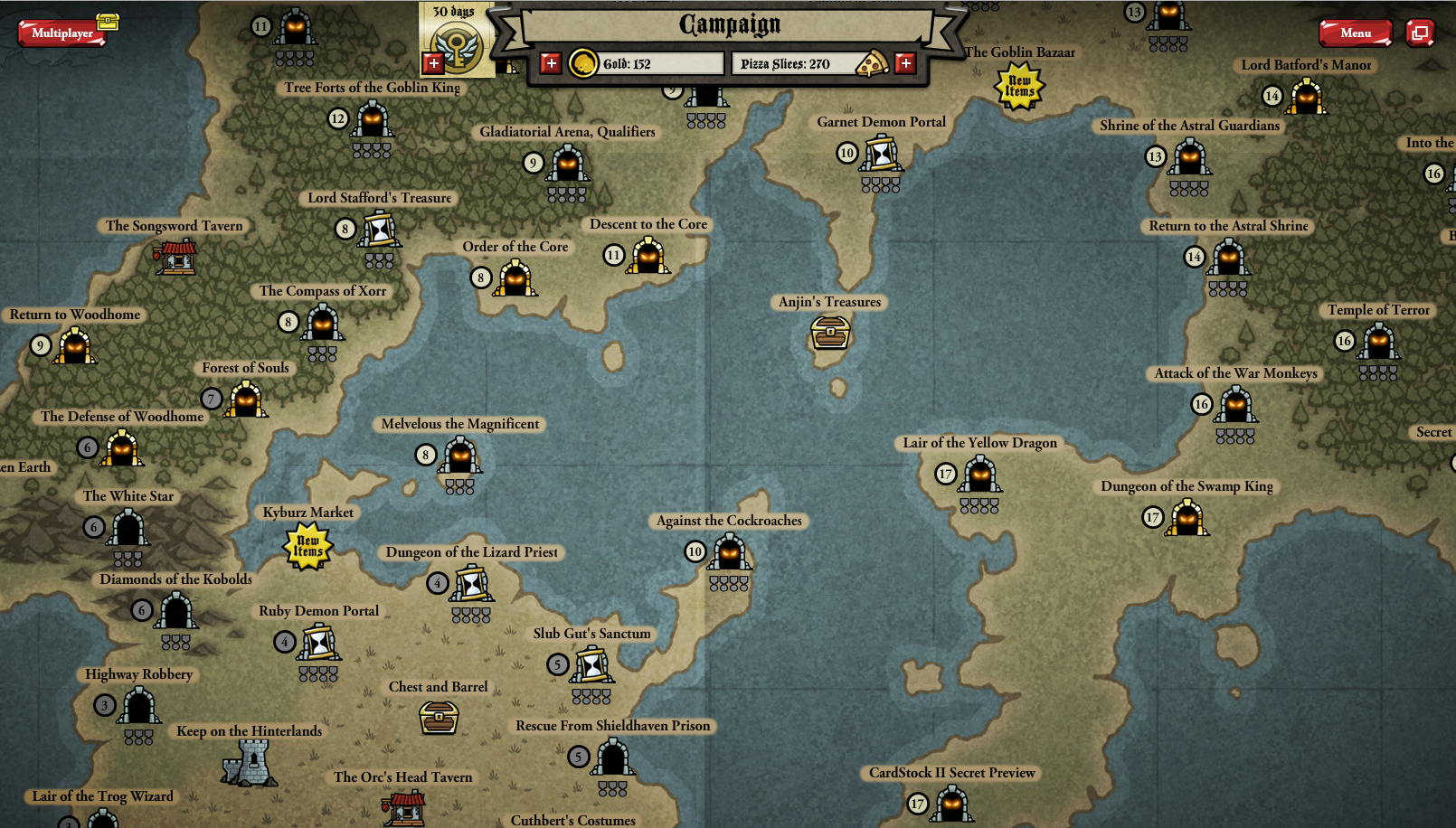The width and height of the screenshot is (1456, 828).
Task: Open Anjin's Treasures chest
Action: point(830,333)
